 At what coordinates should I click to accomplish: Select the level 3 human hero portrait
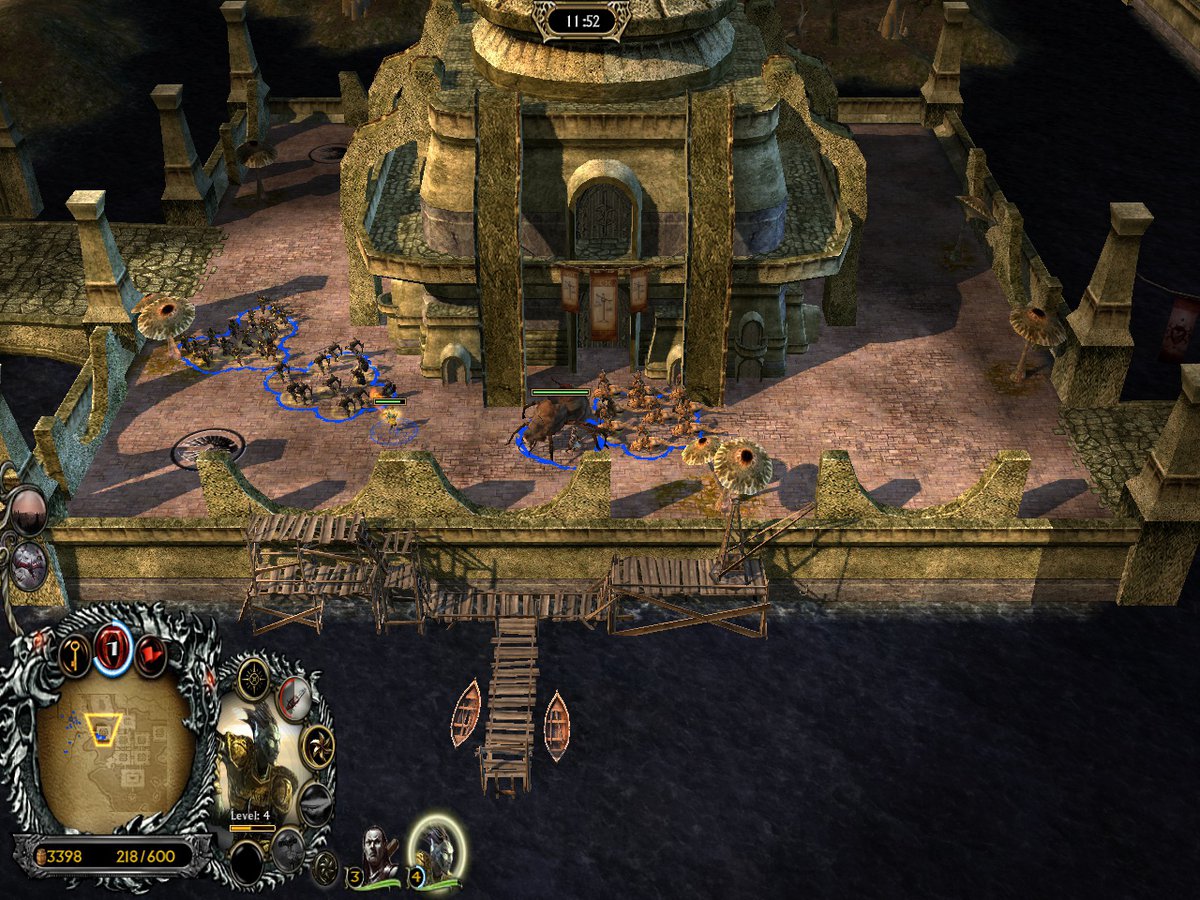(378, 857)
